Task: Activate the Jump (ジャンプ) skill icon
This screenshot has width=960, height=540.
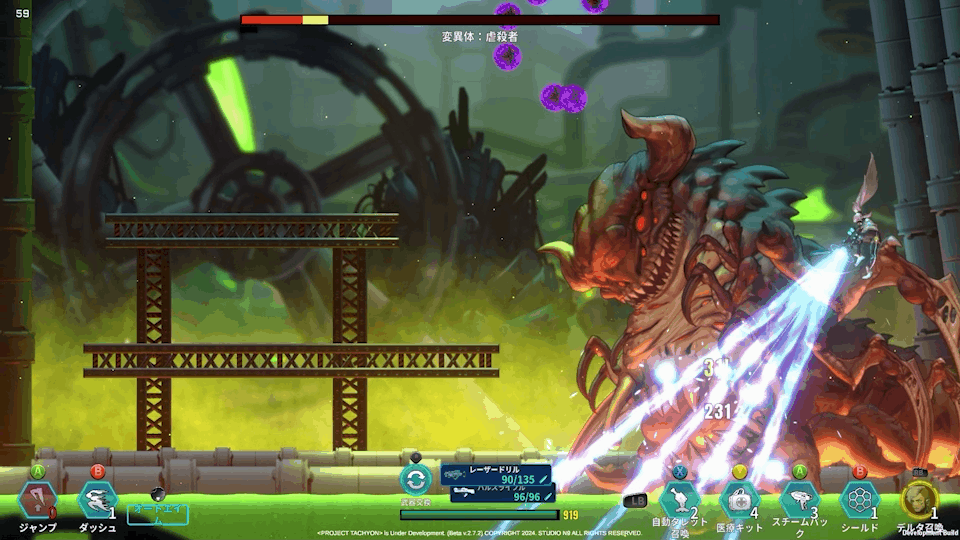Action: pos(38,500)
